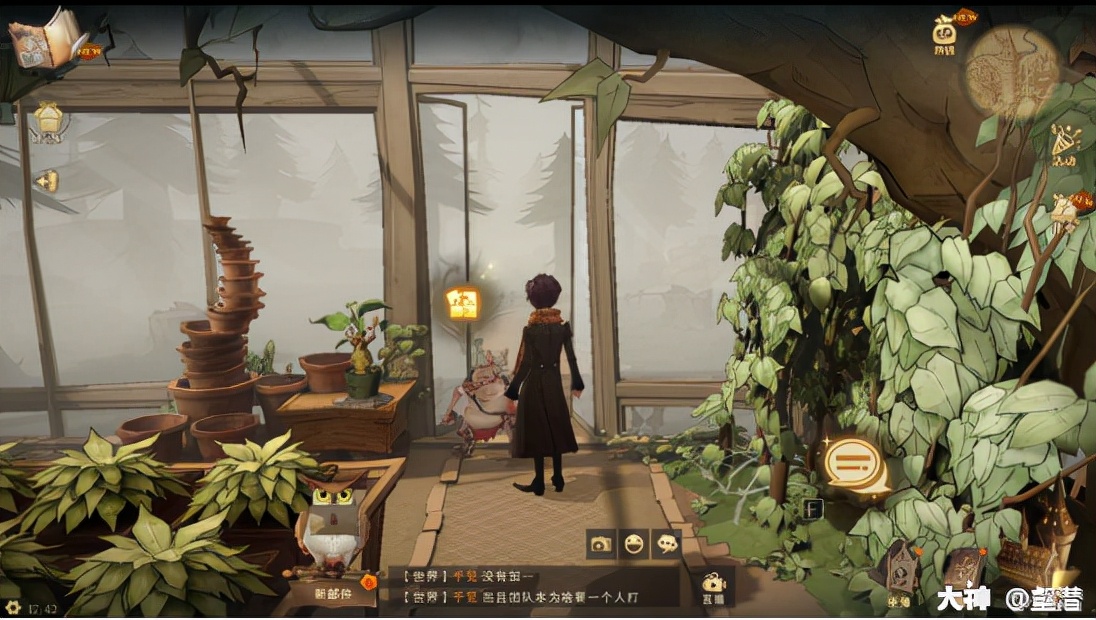Open the camera photo mode
This screenshot has height=620, width=1096.
click(x=601, y=544)
